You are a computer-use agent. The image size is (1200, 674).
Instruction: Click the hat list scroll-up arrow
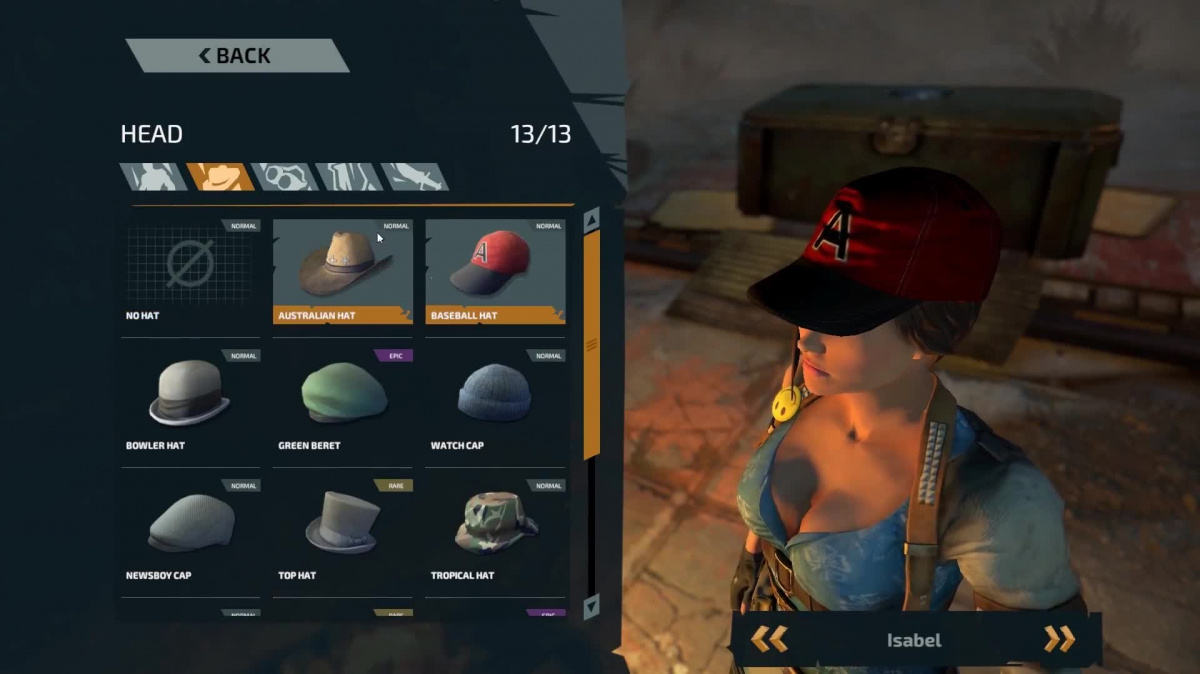click(591, 219)
